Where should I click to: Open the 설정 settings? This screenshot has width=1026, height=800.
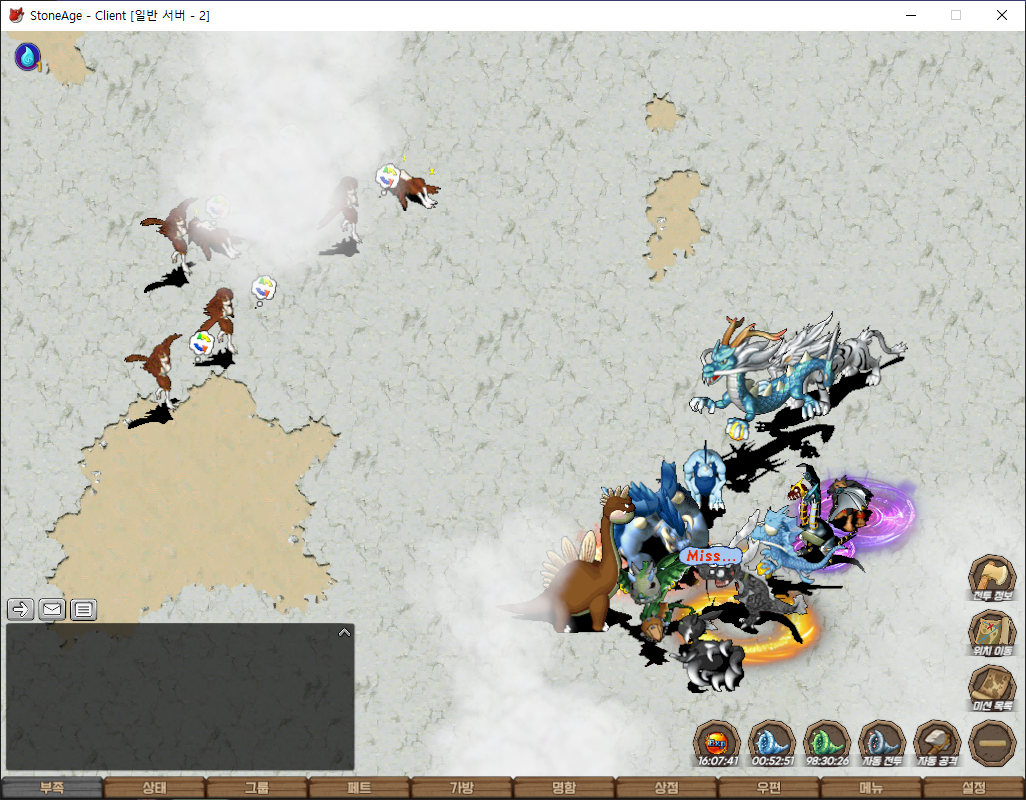(974, 788)
